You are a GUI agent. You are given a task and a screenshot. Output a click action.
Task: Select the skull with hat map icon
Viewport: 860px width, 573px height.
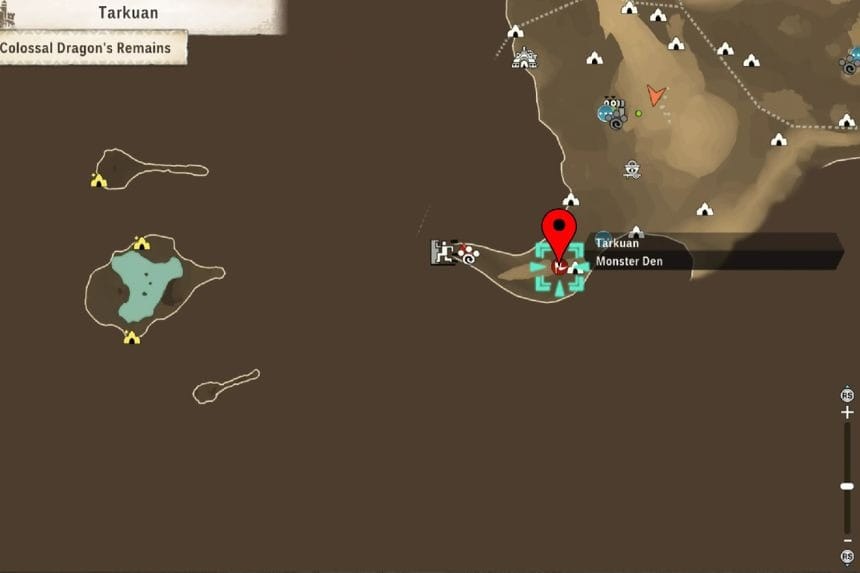[x=632, y=169]
